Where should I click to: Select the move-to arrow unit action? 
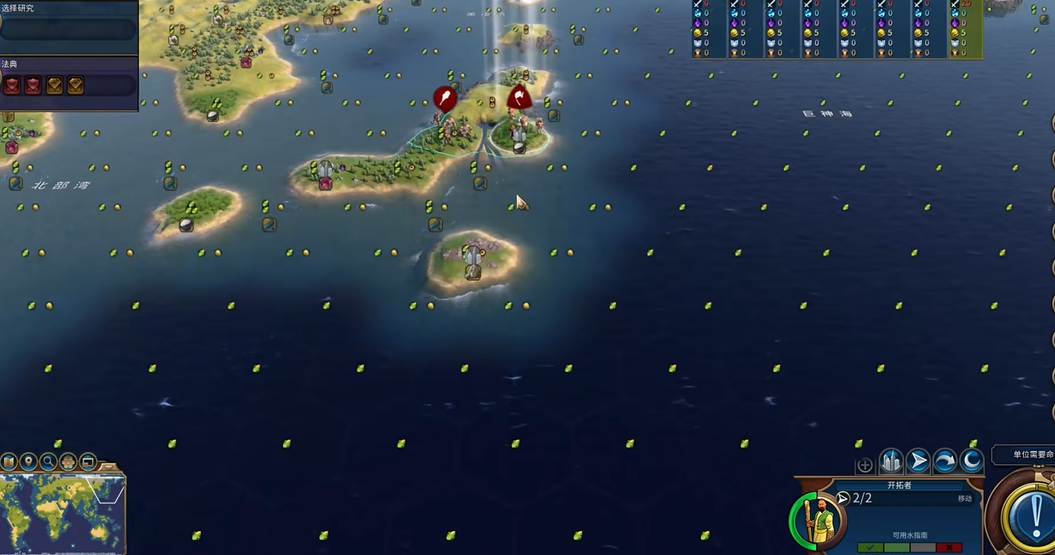click(x=918, y=461)
